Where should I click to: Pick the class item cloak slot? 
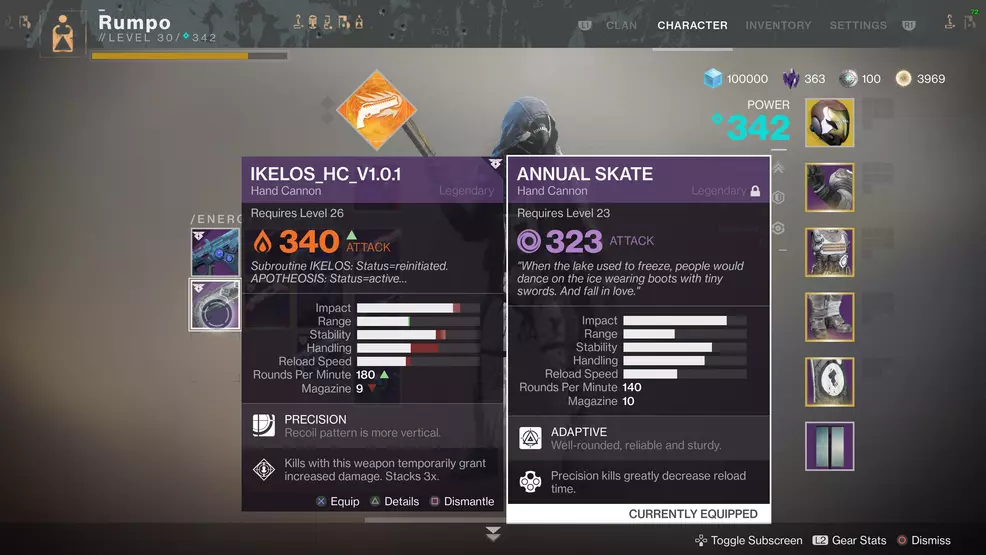coord(829,382)
